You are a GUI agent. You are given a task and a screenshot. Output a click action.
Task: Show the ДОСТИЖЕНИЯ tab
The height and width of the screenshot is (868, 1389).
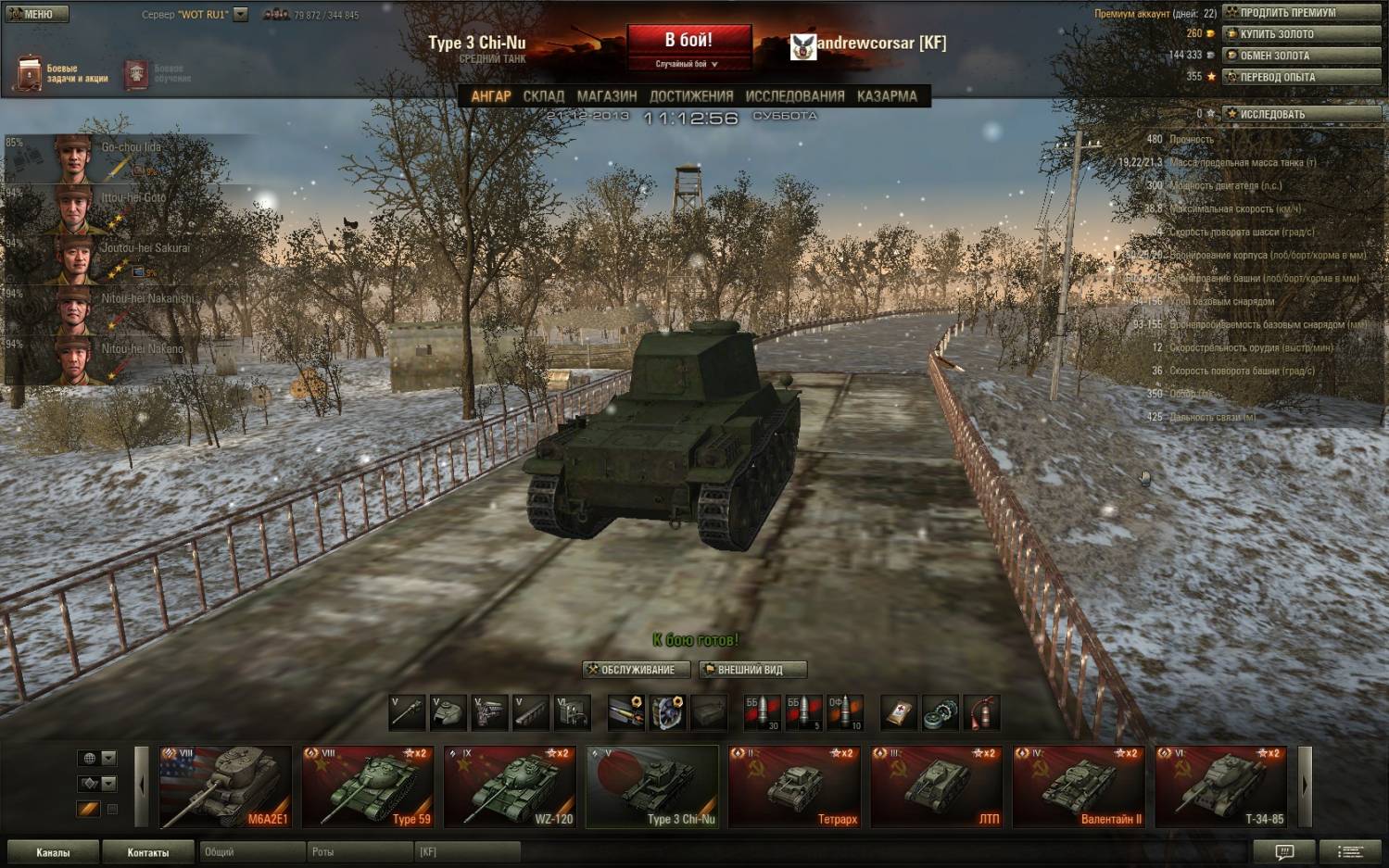pos(691,96)
